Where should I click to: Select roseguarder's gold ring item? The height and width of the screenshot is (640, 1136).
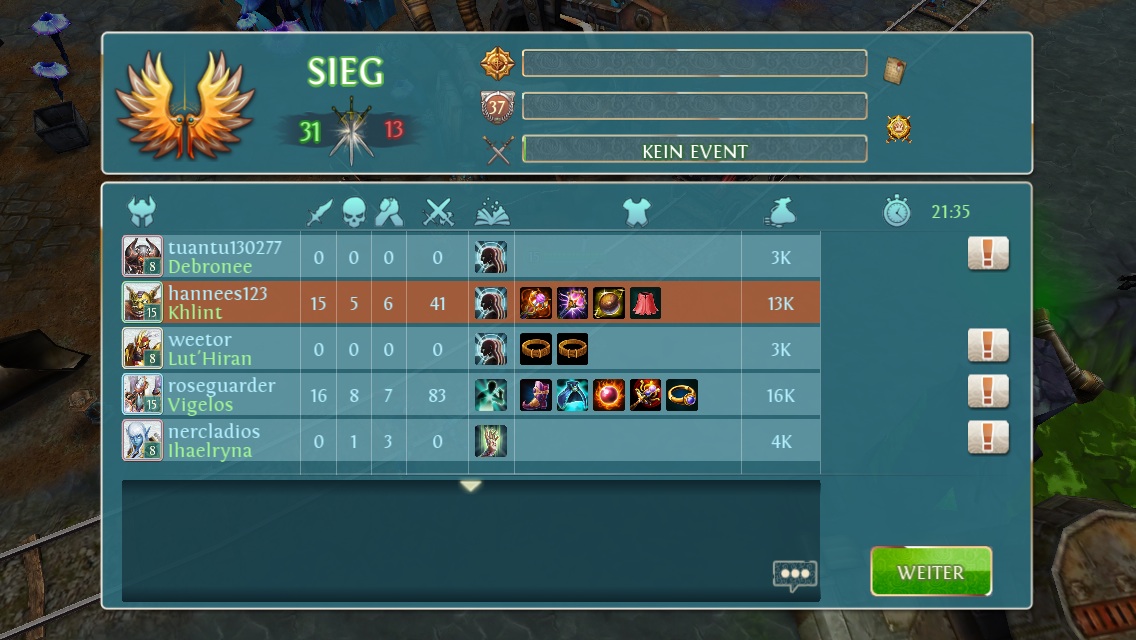click(x=682, y=395)
